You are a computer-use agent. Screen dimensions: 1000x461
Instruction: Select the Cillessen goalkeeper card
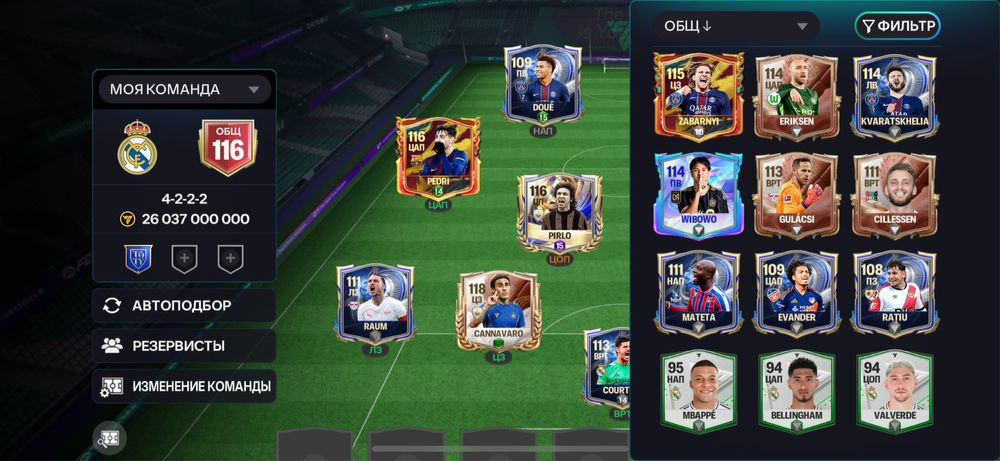[x=895, y=194]
